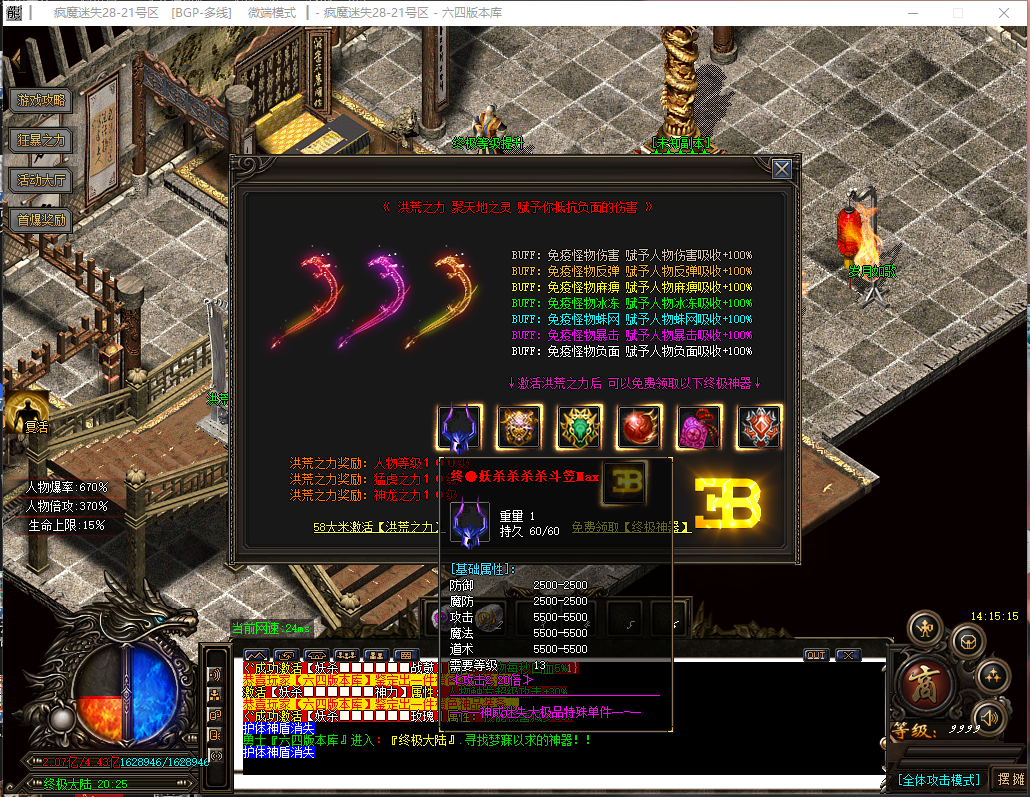
Task: Select the green dragon emblem reward
Action: pos(580,428)
